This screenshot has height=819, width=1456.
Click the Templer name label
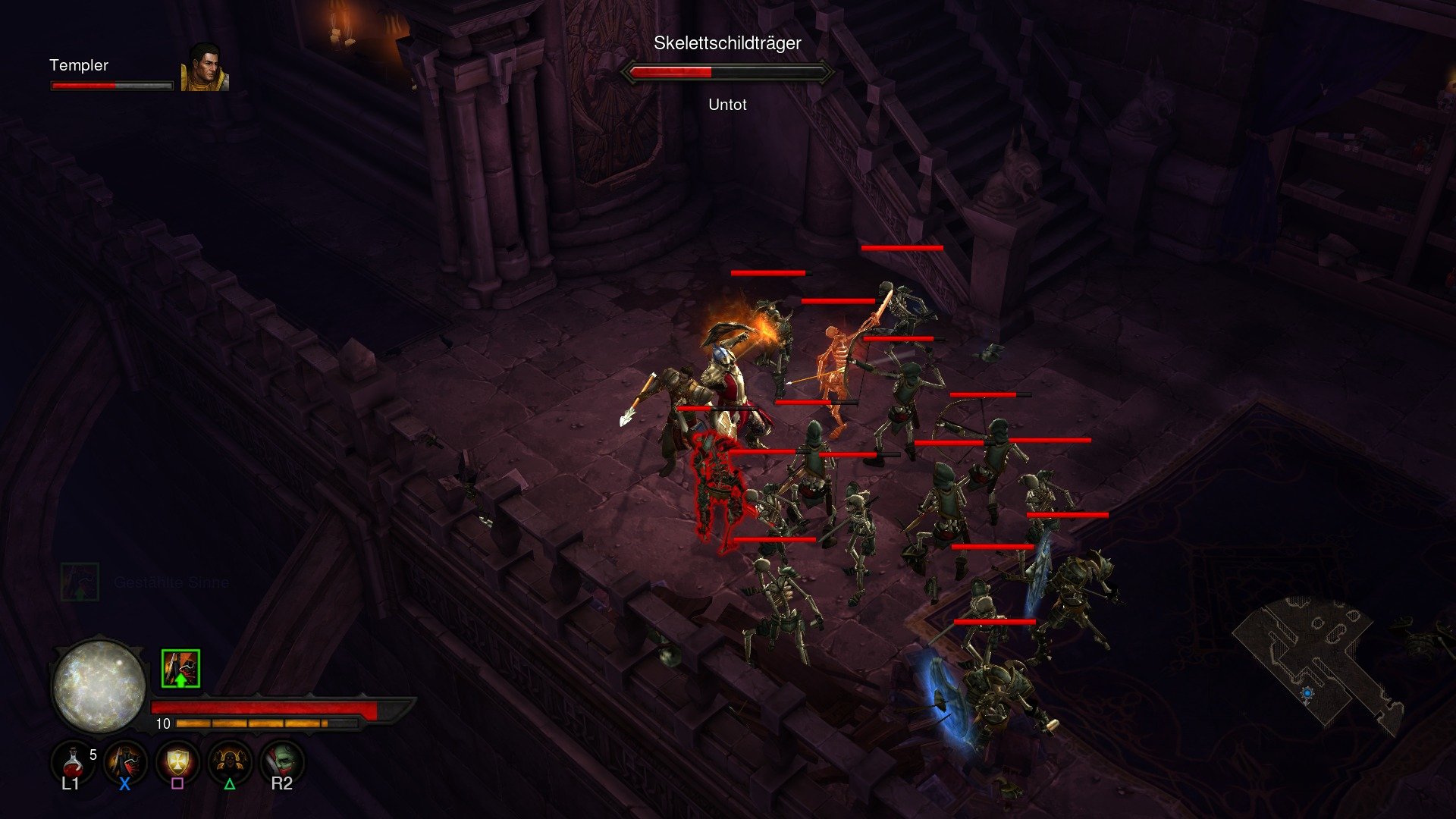(x=78, y=66)
